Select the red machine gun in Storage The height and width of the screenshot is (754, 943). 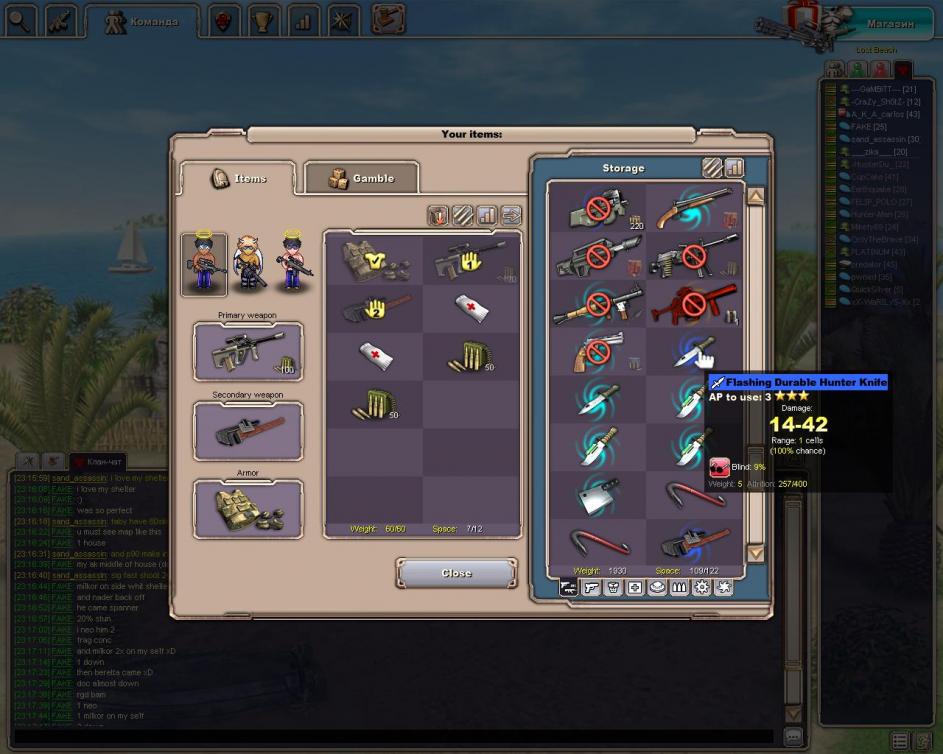pos(694,304)
